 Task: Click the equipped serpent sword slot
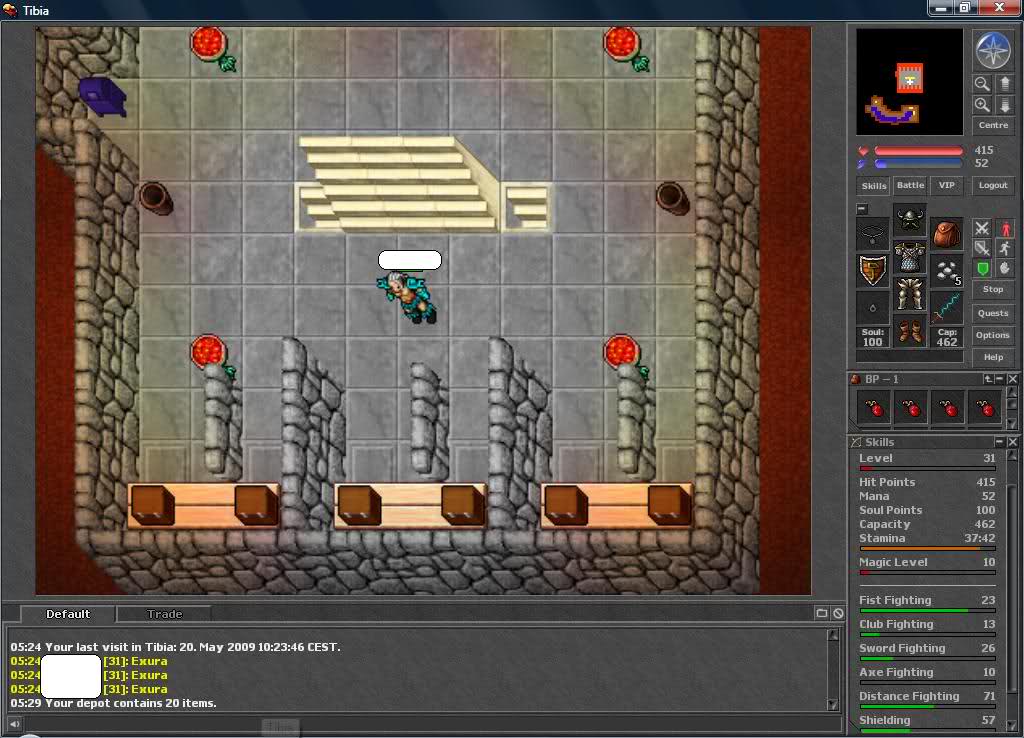(946, 307)
